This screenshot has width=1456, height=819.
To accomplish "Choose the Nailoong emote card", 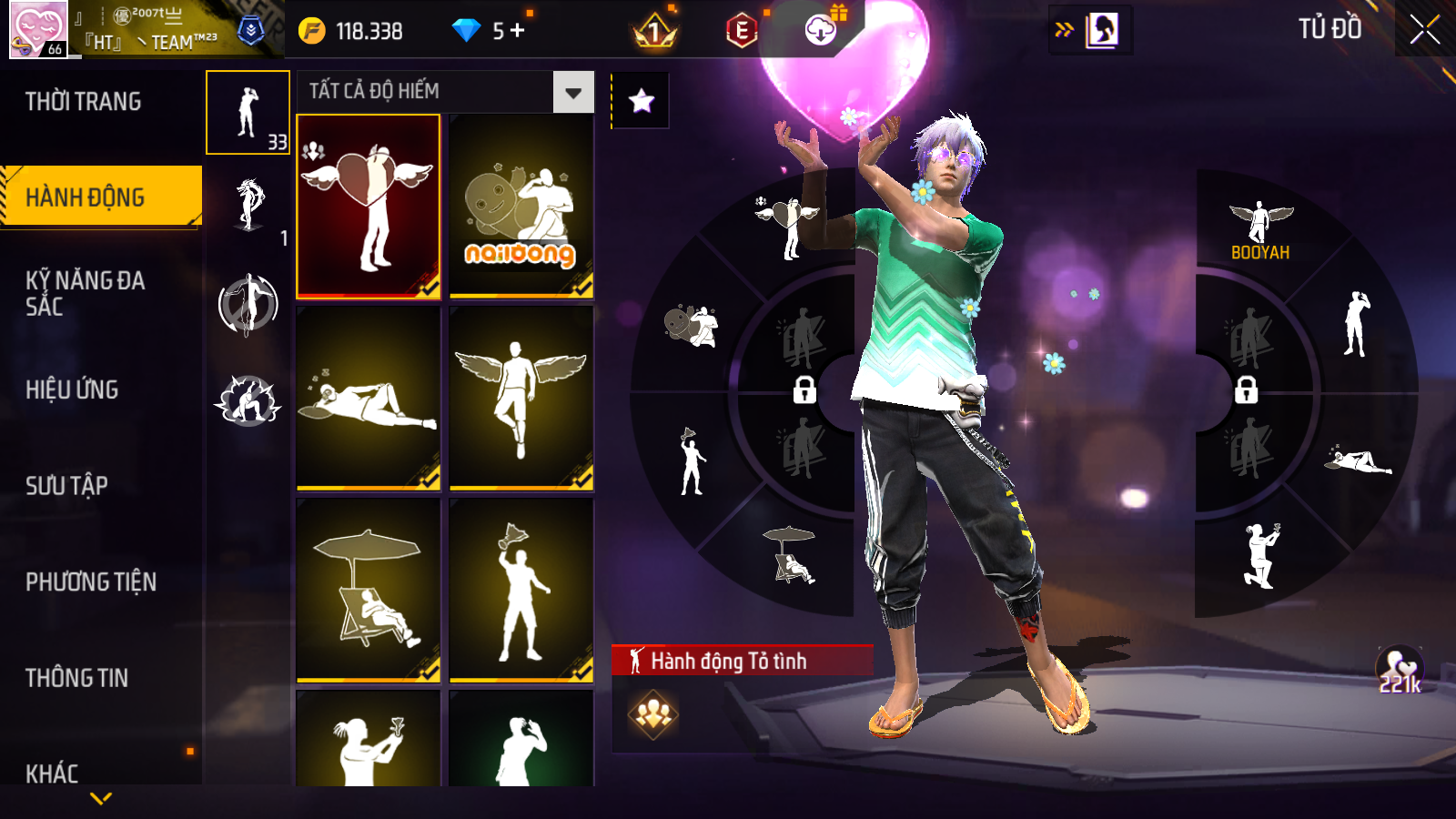I will click(x=521, y=206).
